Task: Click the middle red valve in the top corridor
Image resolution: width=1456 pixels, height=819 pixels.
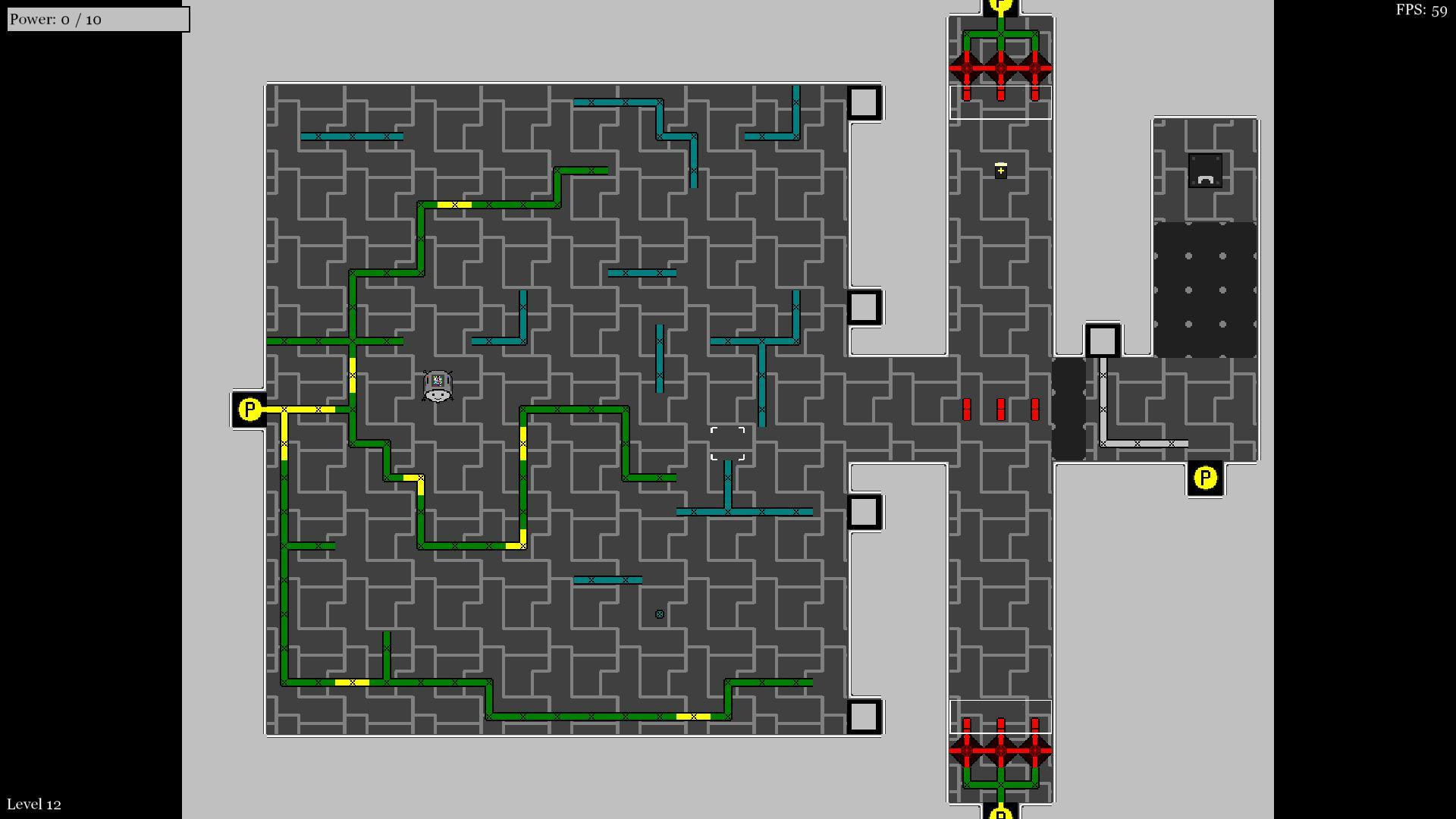Action: pos(1003,68)
